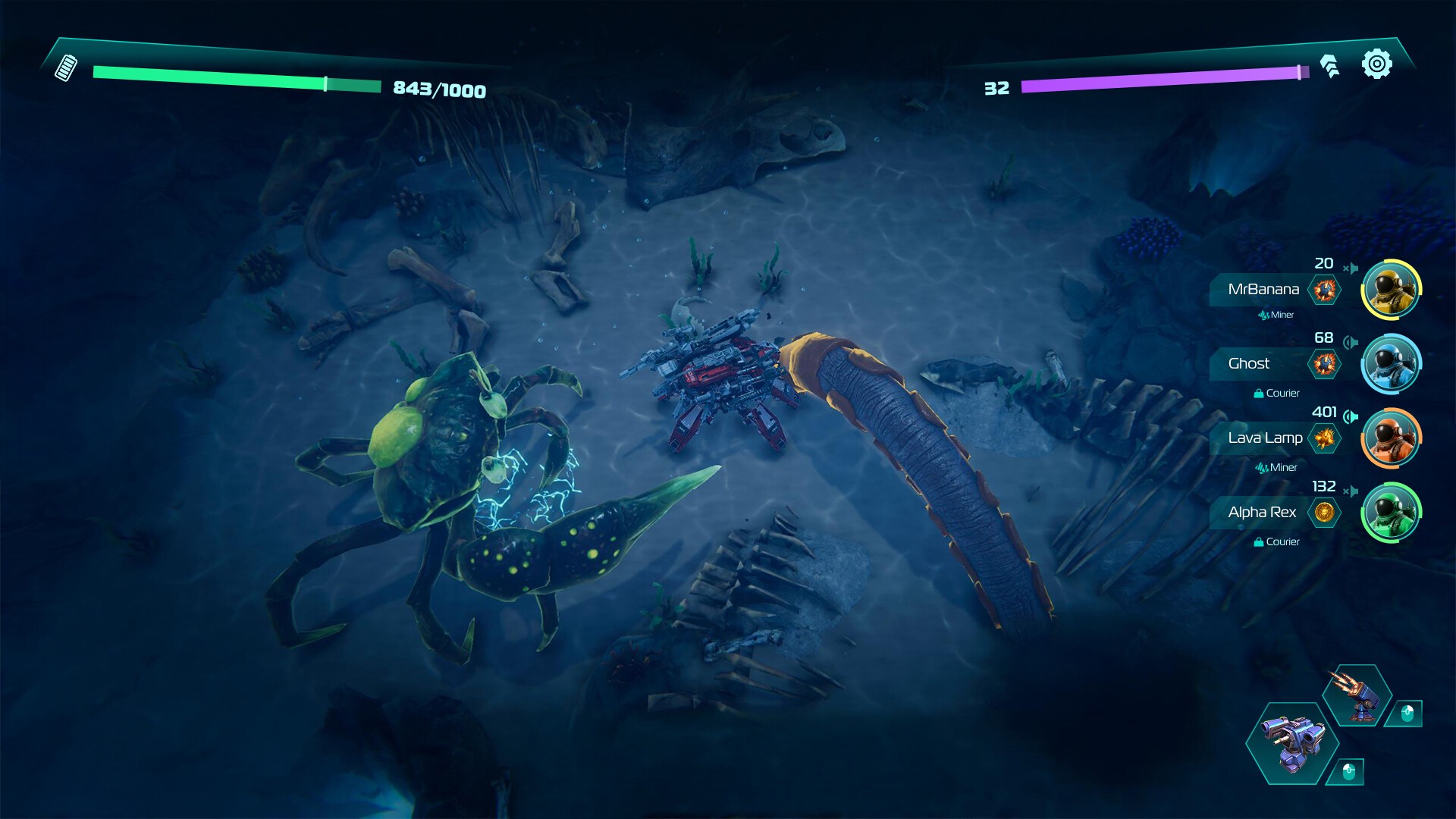Screen dimensions: 1456x819
Task: Select MrBanana's yellow astronaut portrait
Action: tap(1391, 290)
